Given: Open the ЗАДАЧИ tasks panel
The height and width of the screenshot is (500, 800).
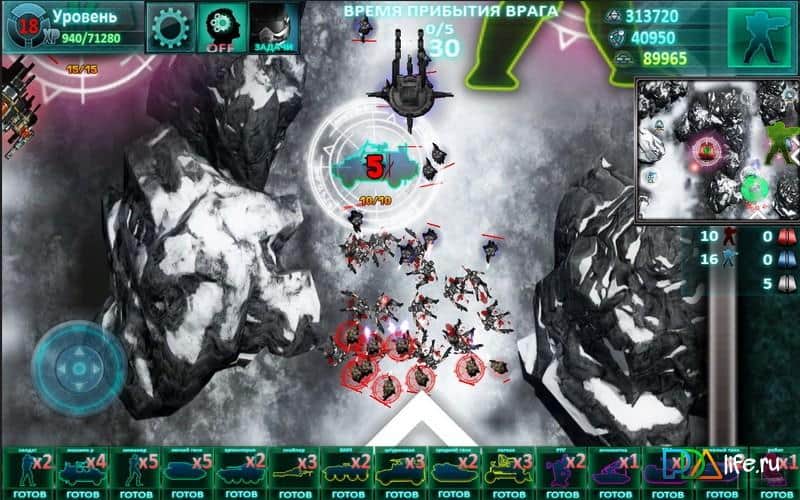Looking at the screenshot, I should (272, 26).
